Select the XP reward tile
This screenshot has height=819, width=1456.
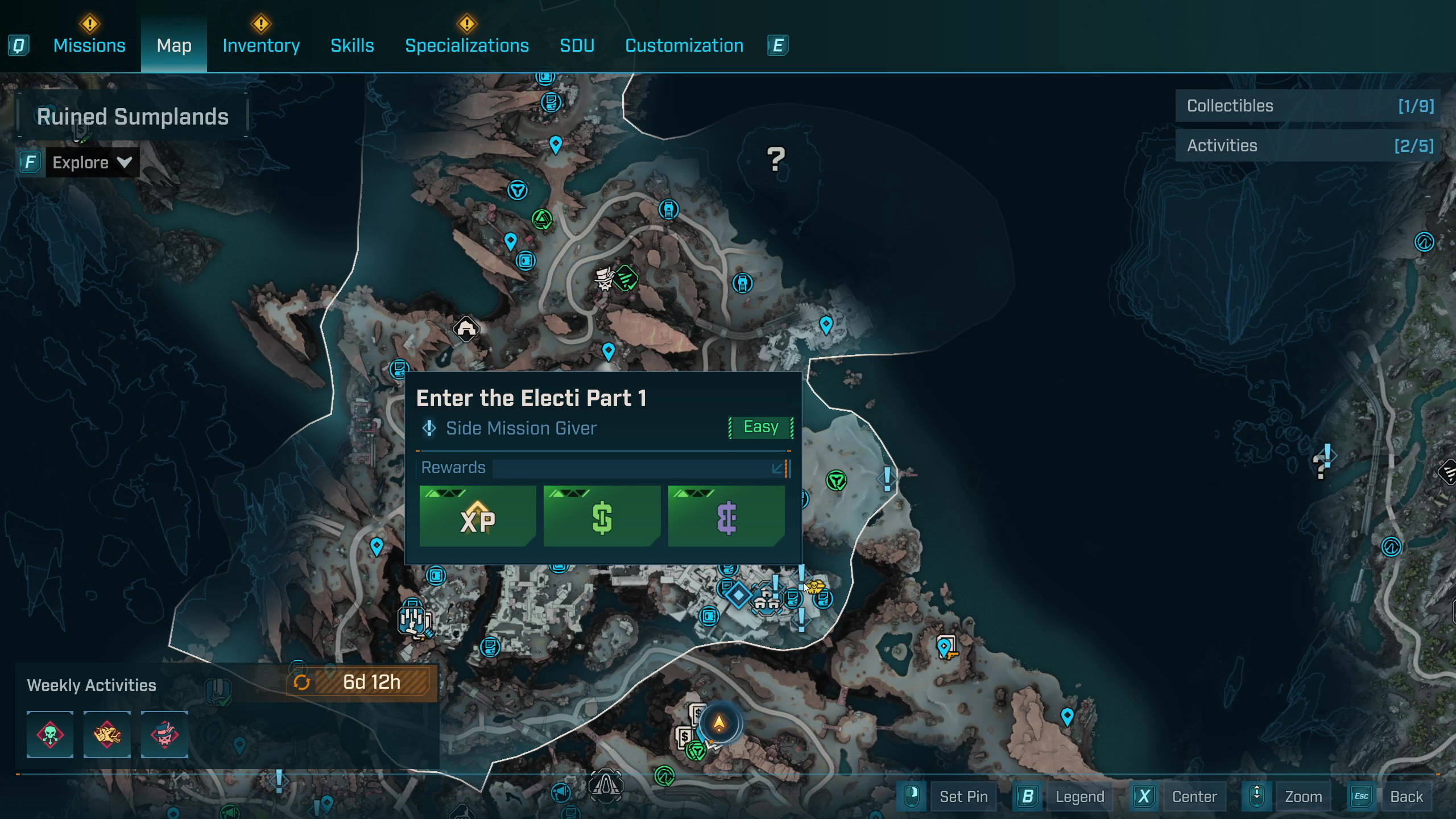point(477,516)
